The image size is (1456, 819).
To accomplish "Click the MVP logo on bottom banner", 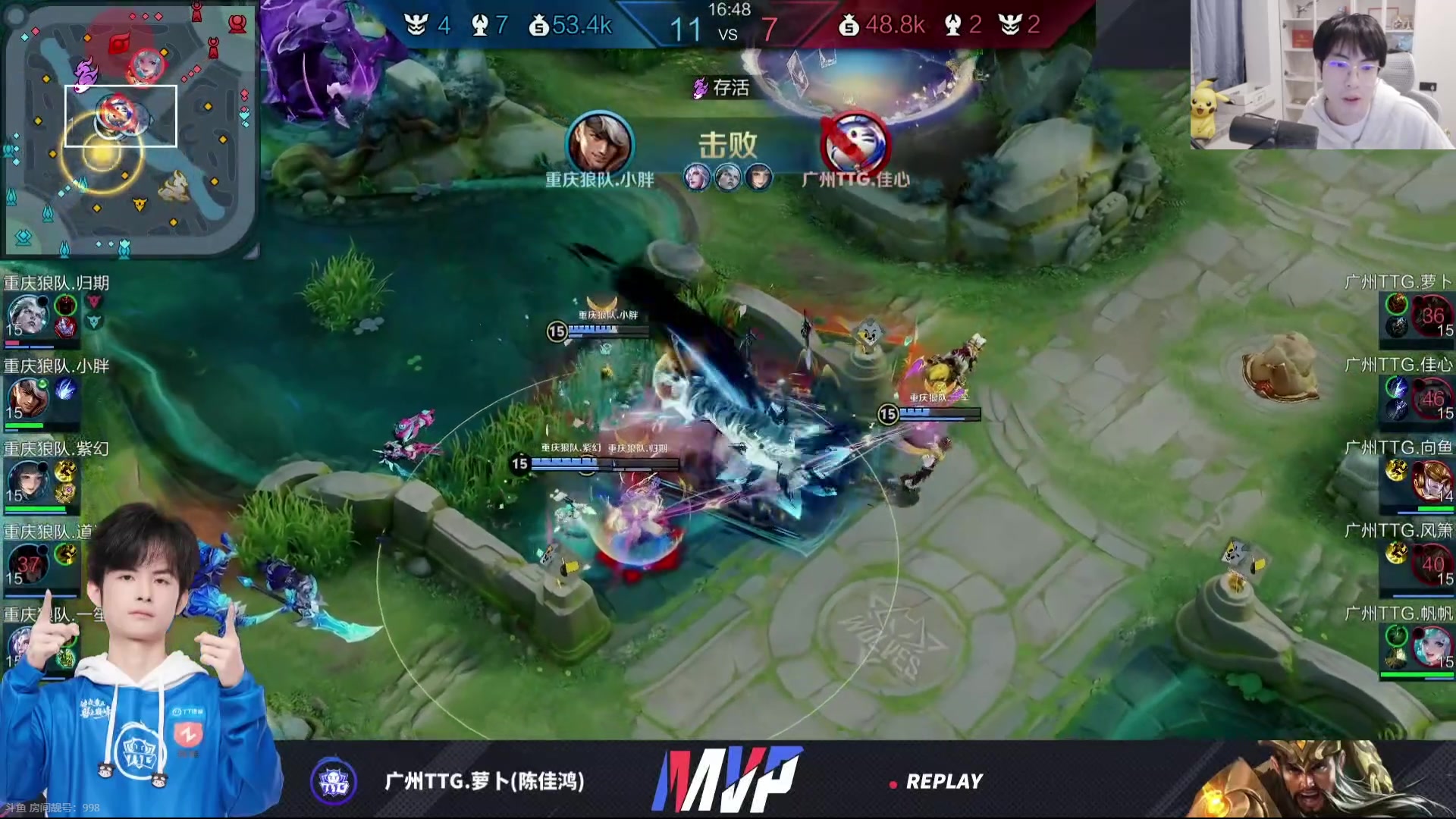I will (x=726, y=780).
